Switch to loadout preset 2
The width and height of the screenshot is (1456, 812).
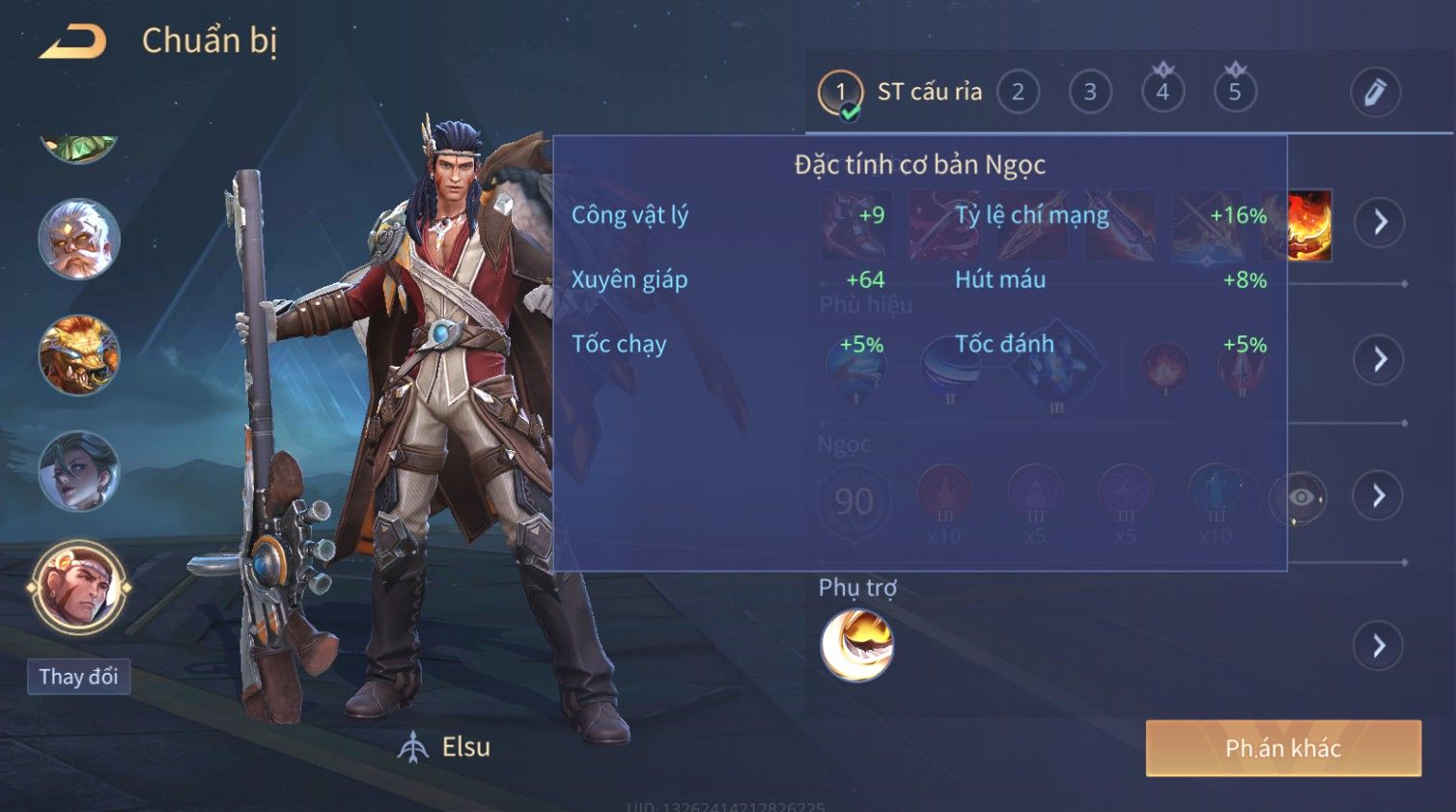(1018, 93)
